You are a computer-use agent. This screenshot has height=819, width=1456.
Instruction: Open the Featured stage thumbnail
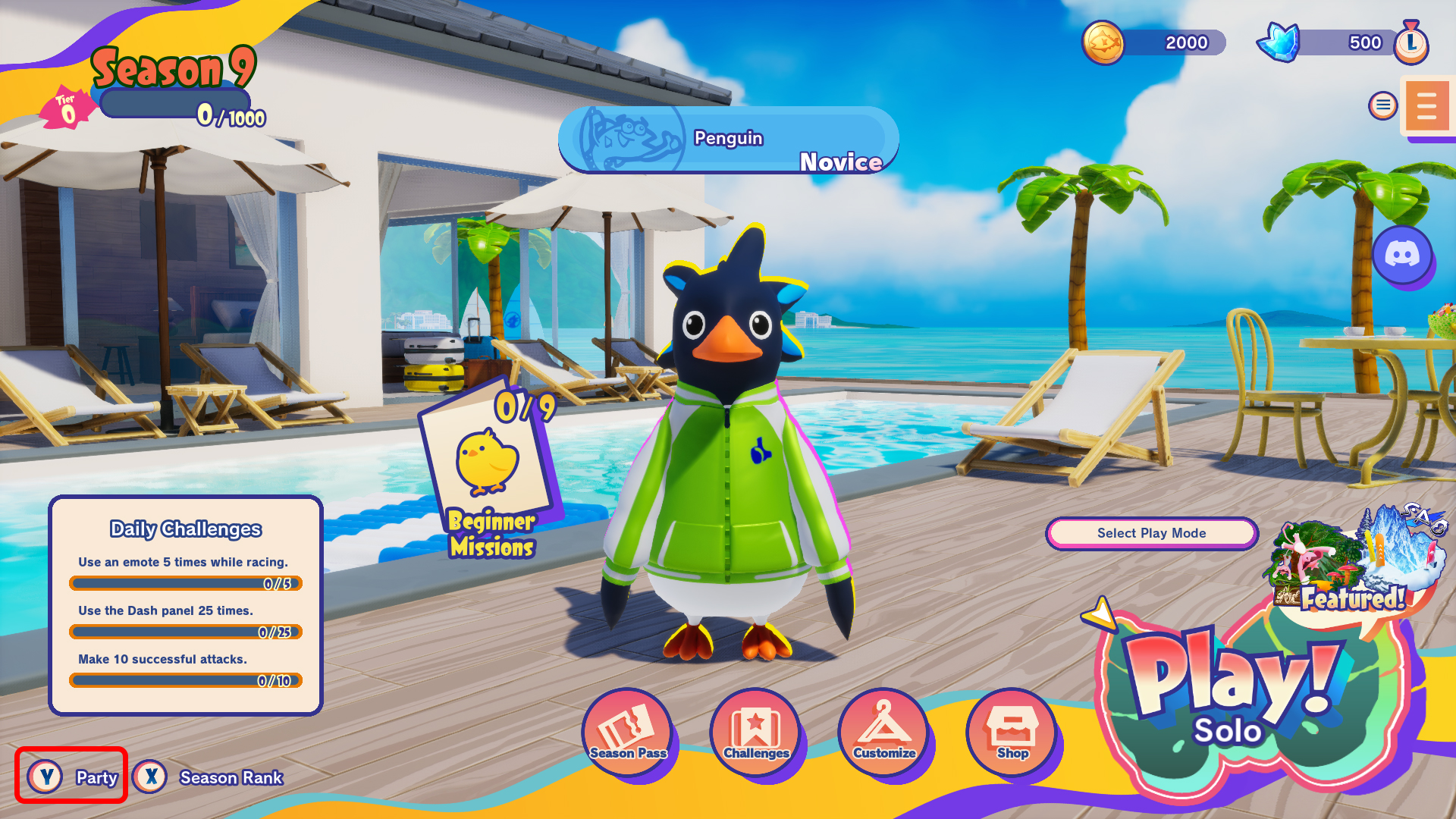pos(1357,561)
